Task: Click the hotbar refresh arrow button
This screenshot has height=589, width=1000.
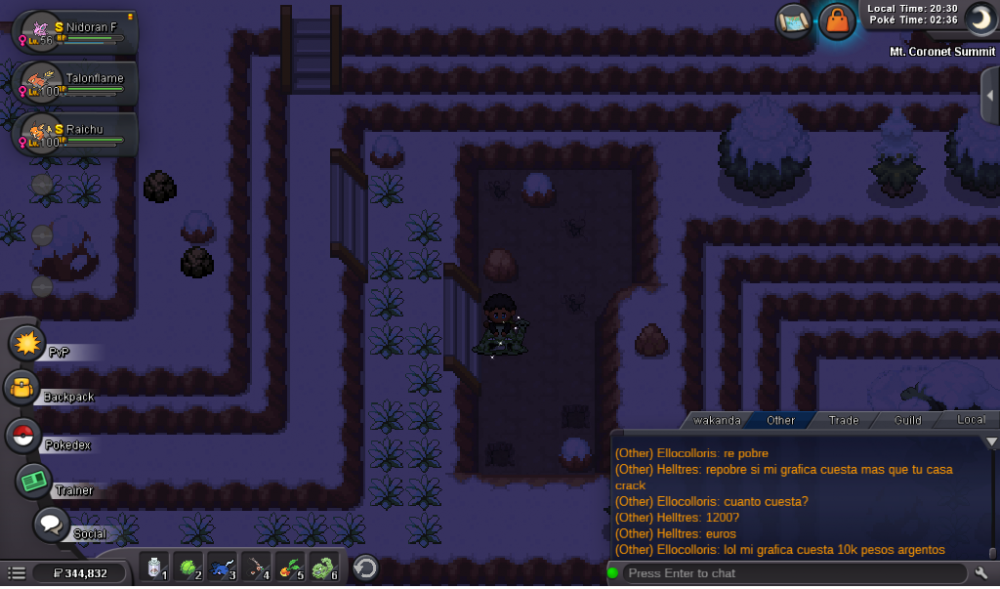Action: pos(365,568)
